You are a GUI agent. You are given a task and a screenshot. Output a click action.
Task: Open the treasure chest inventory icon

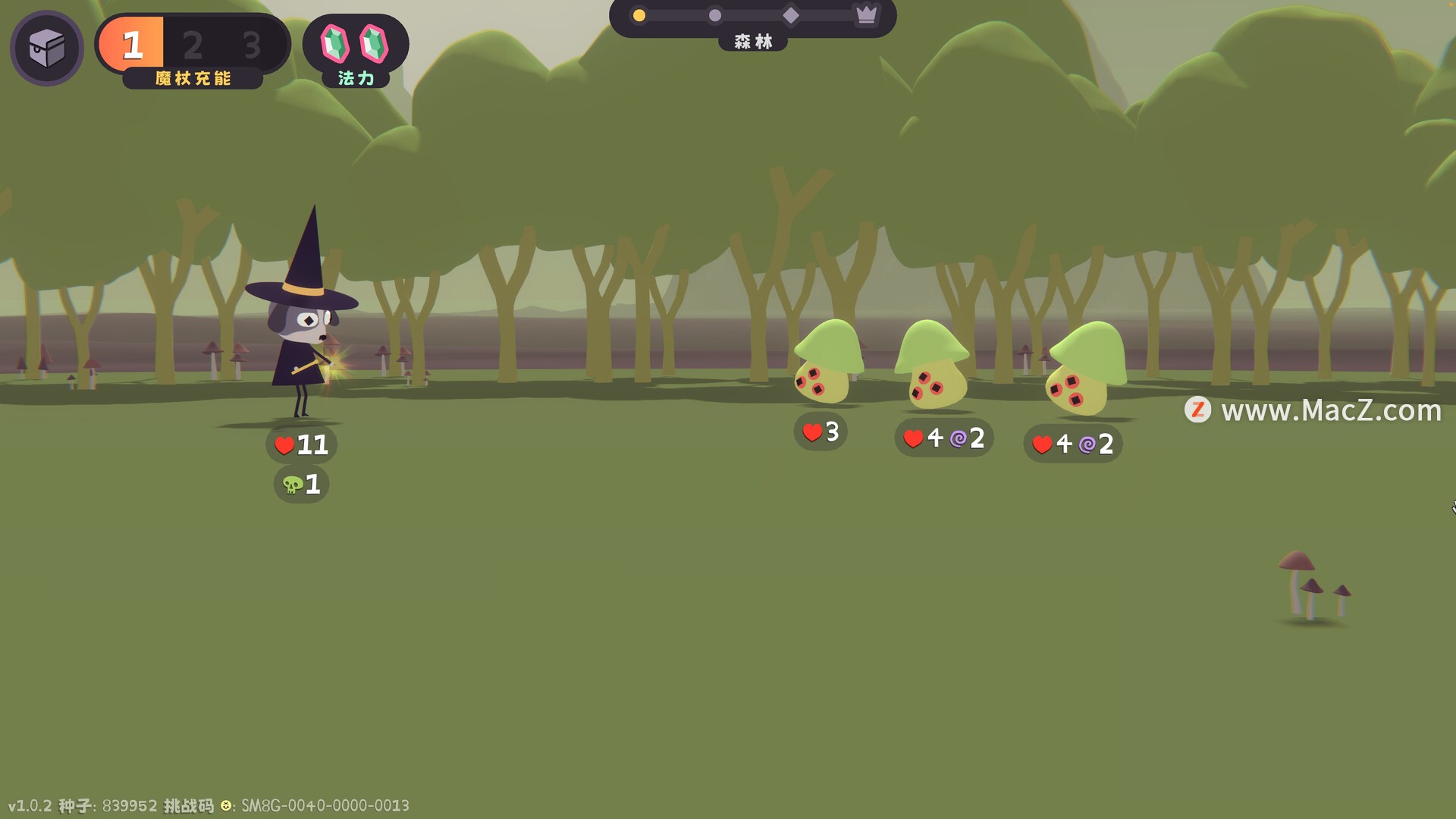[47, 49]
